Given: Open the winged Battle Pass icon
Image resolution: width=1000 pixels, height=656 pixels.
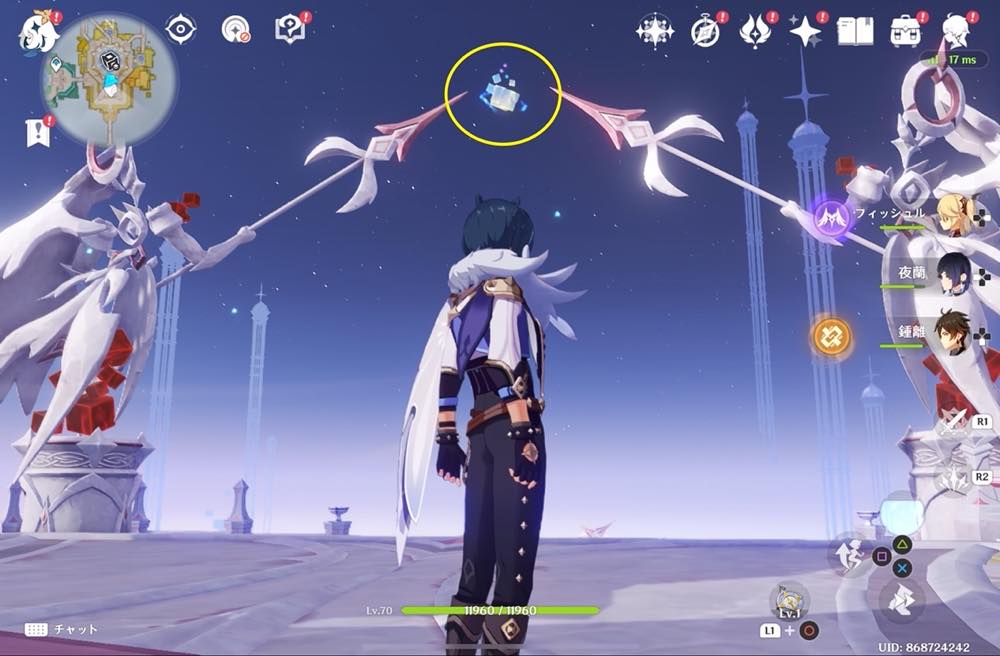Looking at the screenshot, I should point(755,31).
